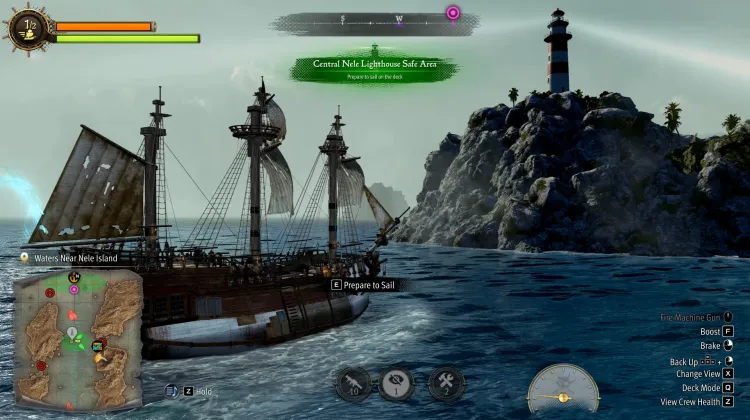Click the Waters Near Nele Island location label

[x=70, y=258]
